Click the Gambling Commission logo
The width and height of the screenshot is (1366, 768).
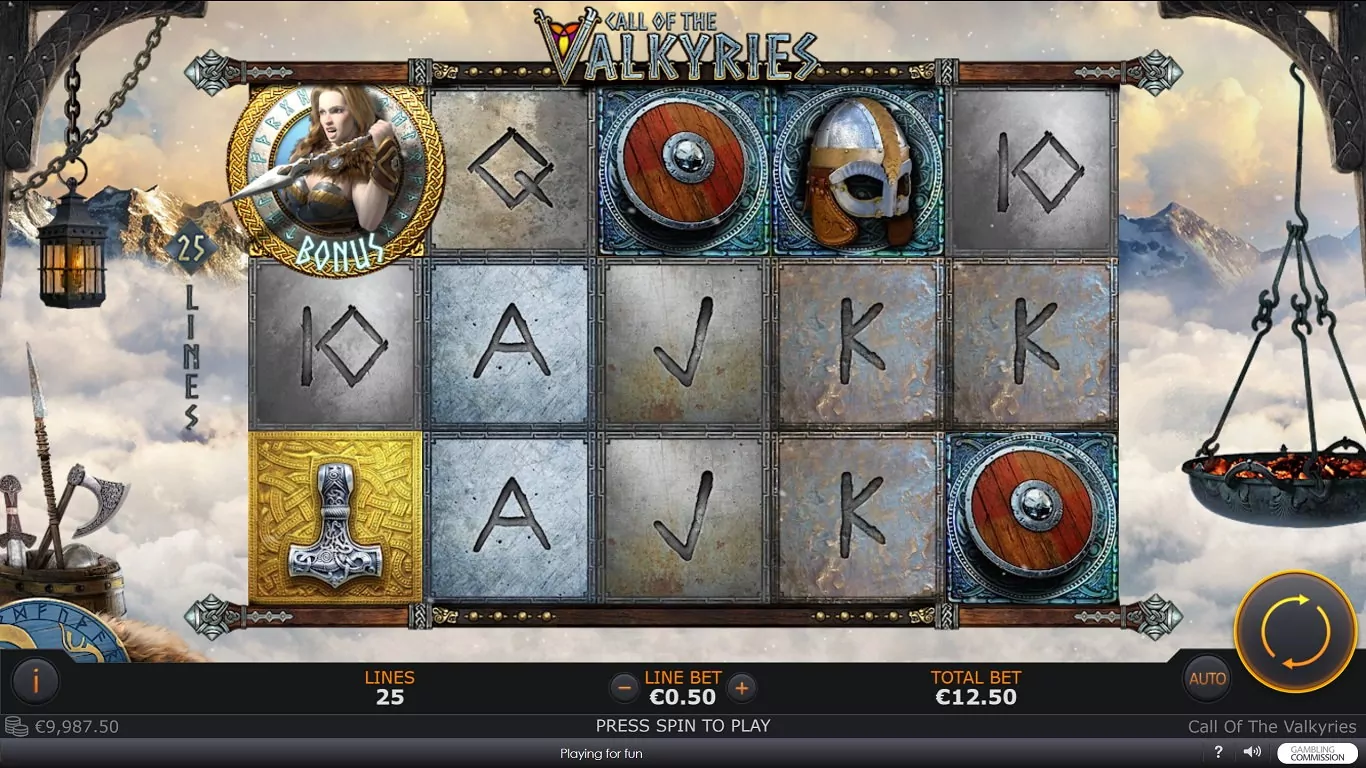click(x=1317, y=753)
